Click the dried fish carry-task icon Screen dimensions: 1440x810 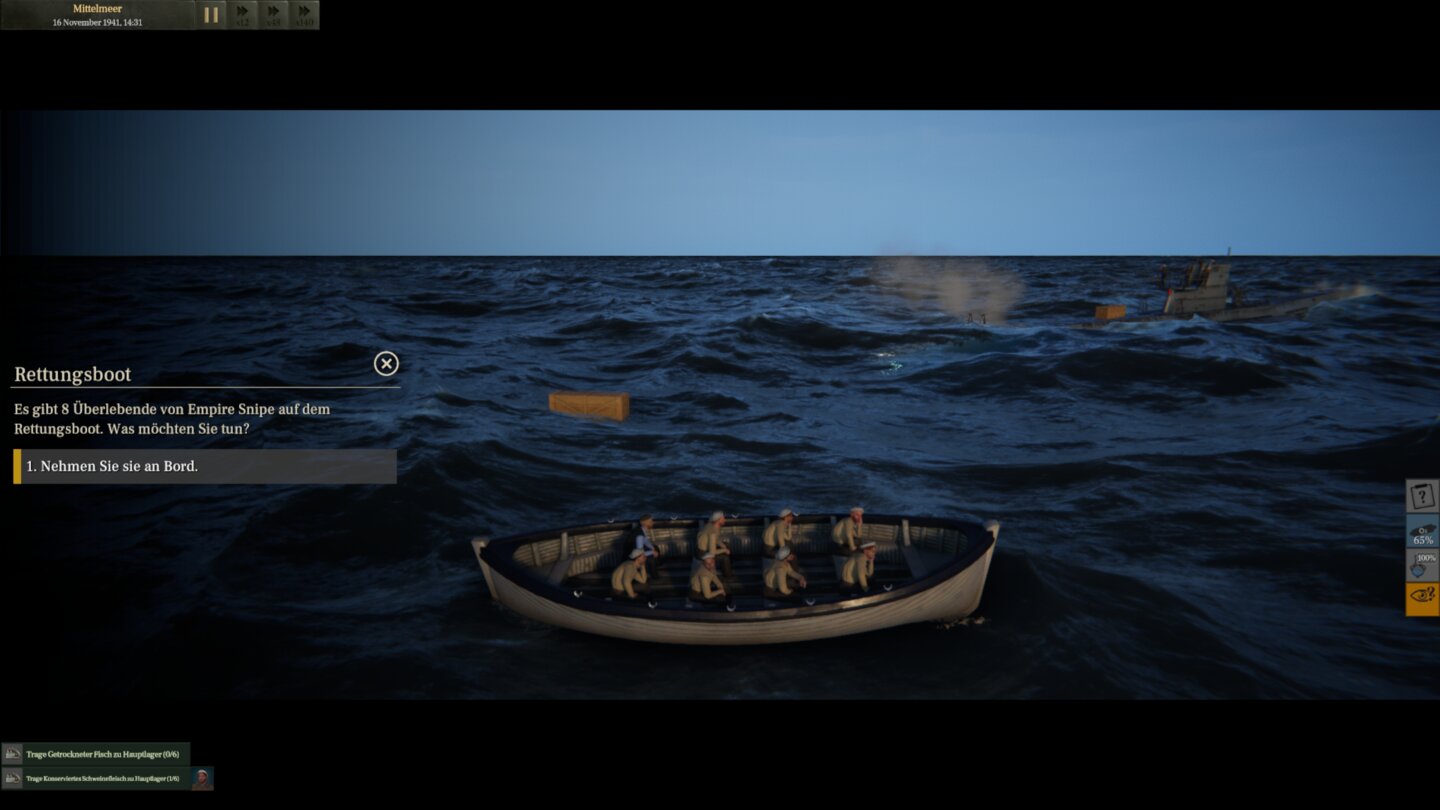point(12,754)
